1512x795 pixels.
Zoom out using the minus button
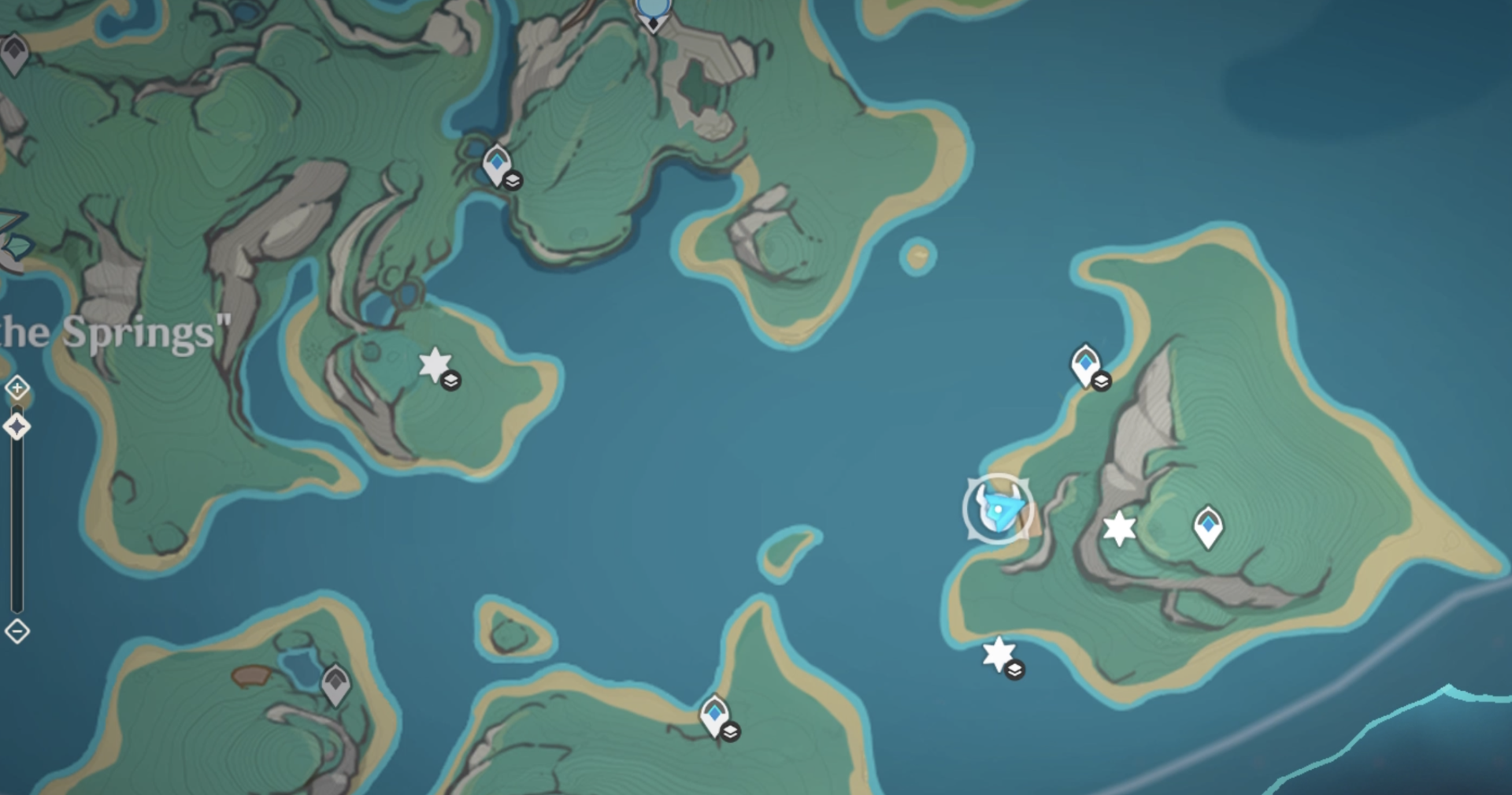[17, 630]
